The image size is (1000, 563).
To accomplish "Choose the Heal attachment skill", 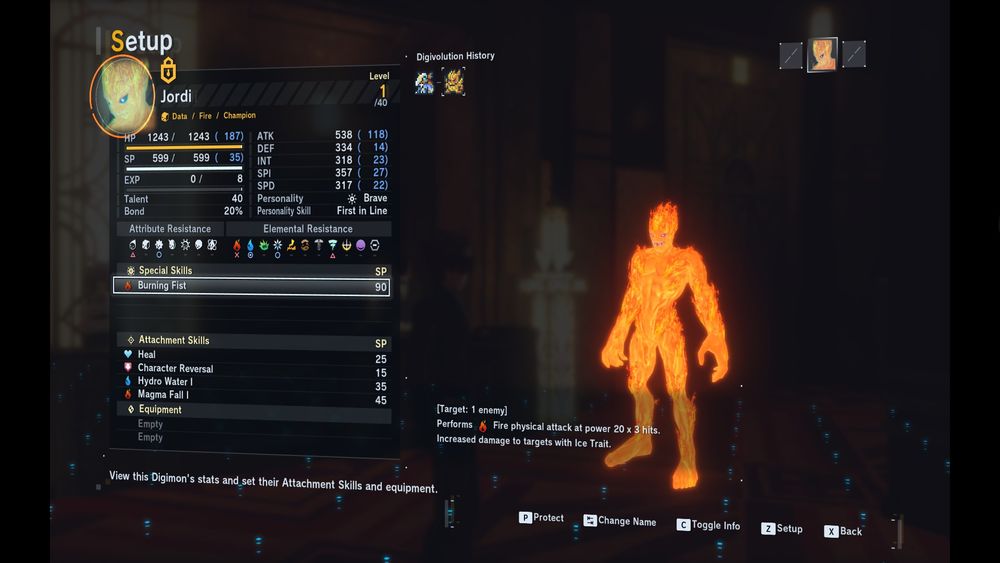I will [x=250, y=355].
